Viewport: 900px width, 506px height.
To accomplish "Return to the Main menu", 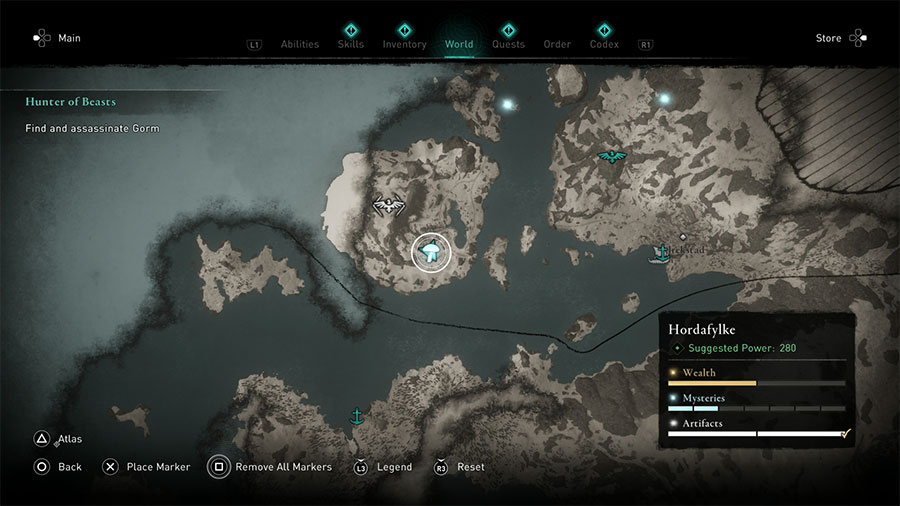I will pyautogui.click(x=56, y=38).
